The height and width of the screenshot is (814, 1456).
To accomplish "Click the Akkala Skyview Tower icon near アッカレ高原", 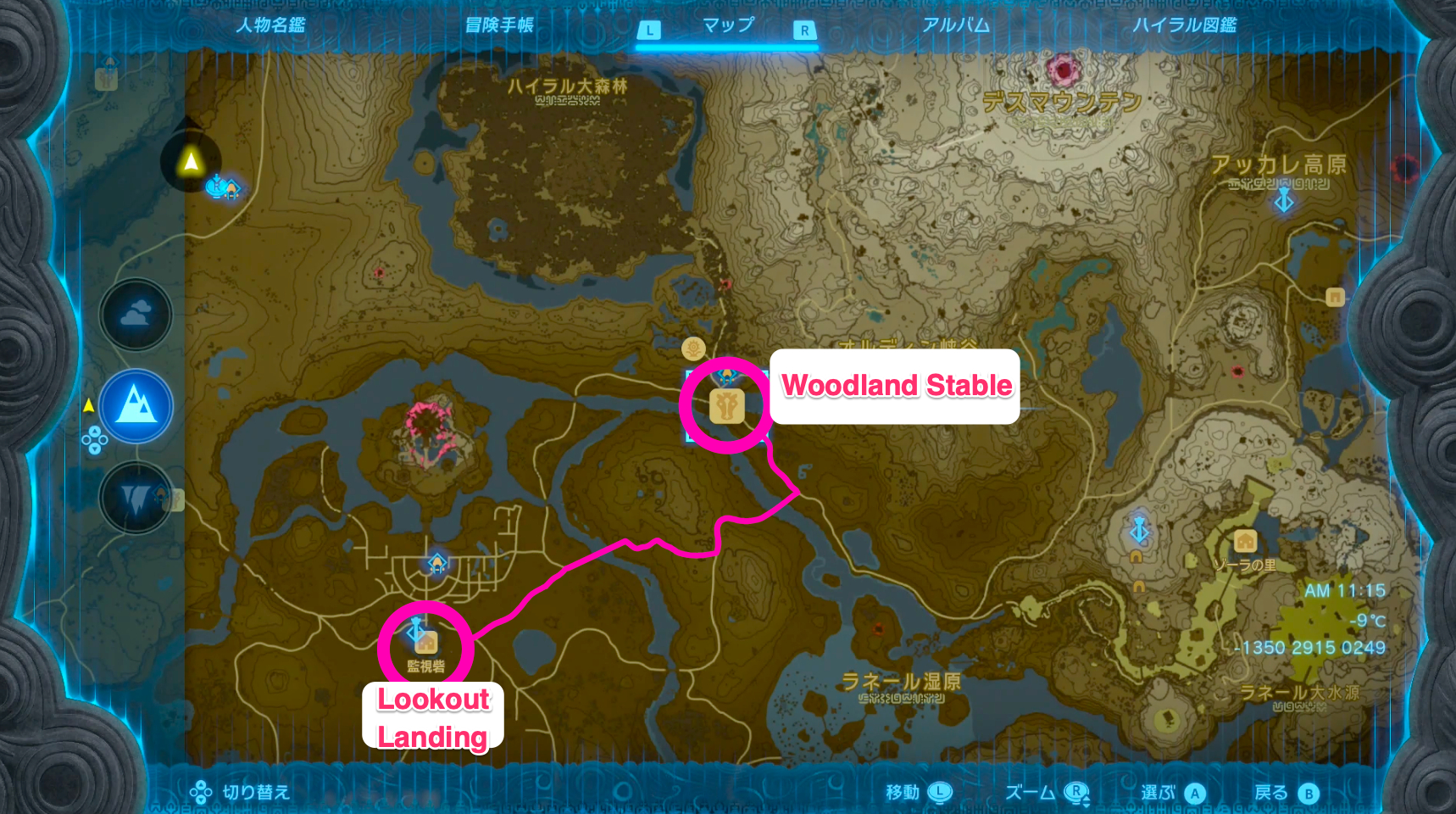I will (1285, 202).
